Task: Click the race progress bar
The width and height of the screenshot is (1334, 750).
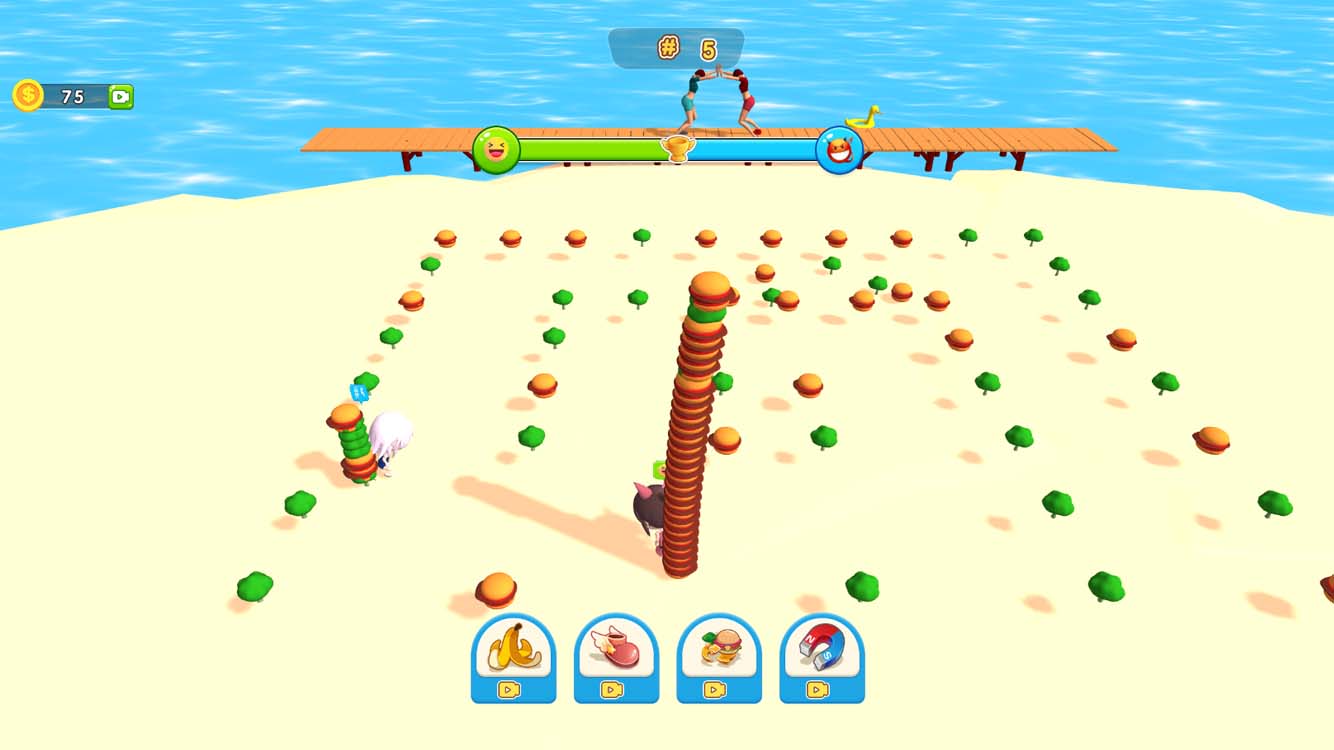Action: tap(600, 148)
